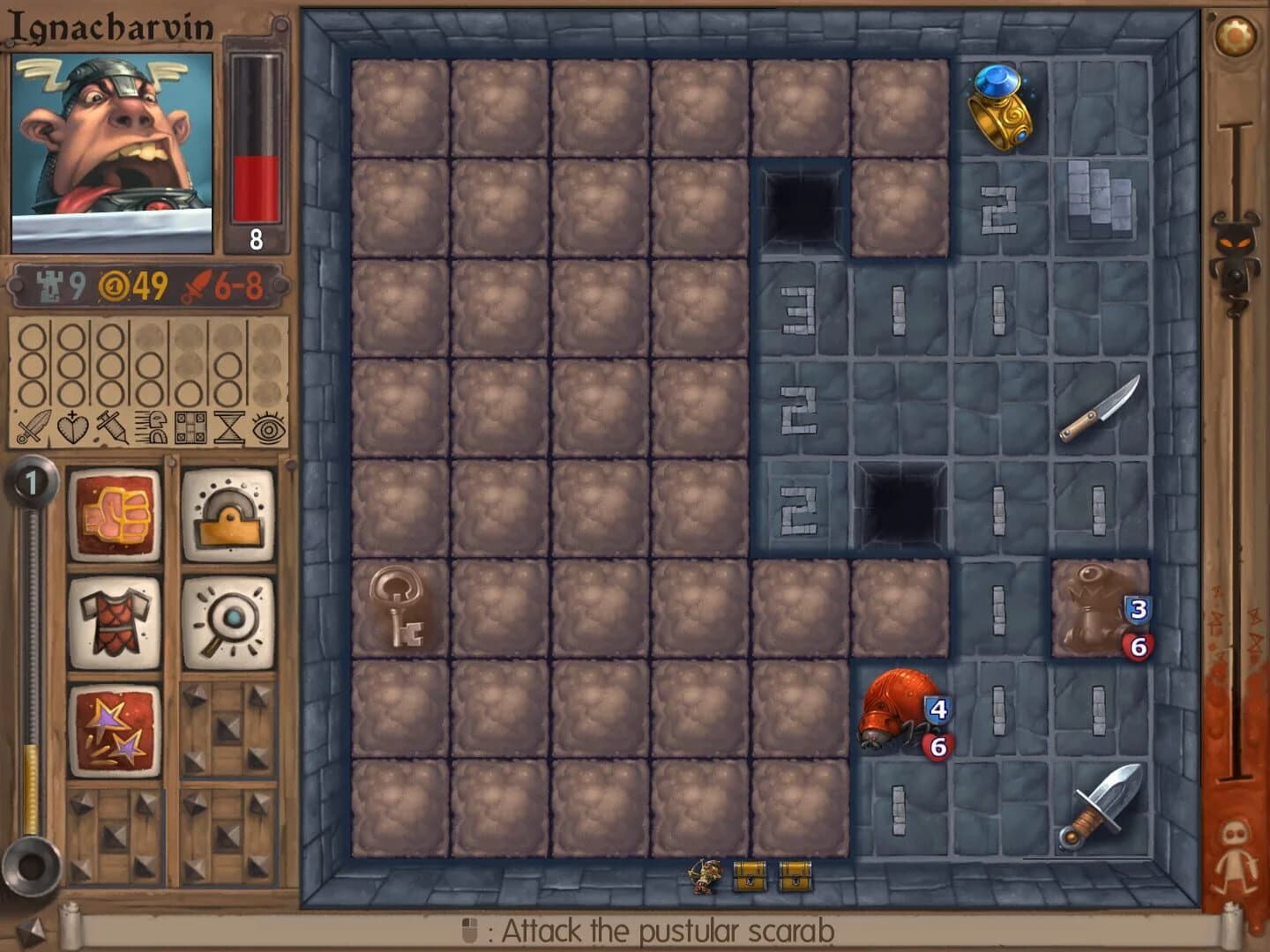Click the sword attribute glyph
Image resolution: width=1270 pixels, height=952 pixels.
[x=34, y=426]
